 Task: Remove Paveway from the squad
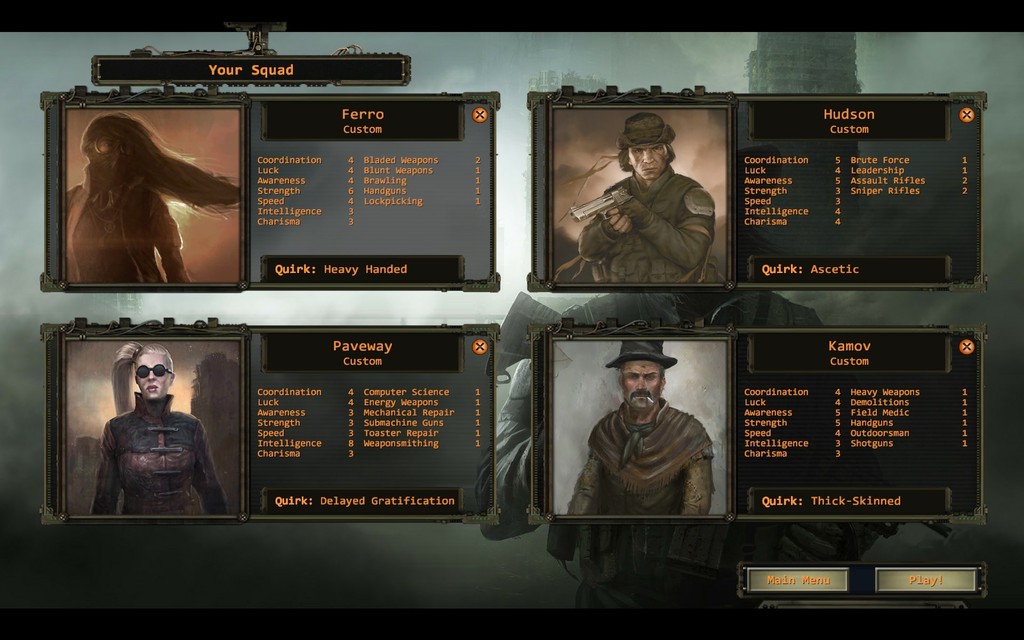click(480, 347)
